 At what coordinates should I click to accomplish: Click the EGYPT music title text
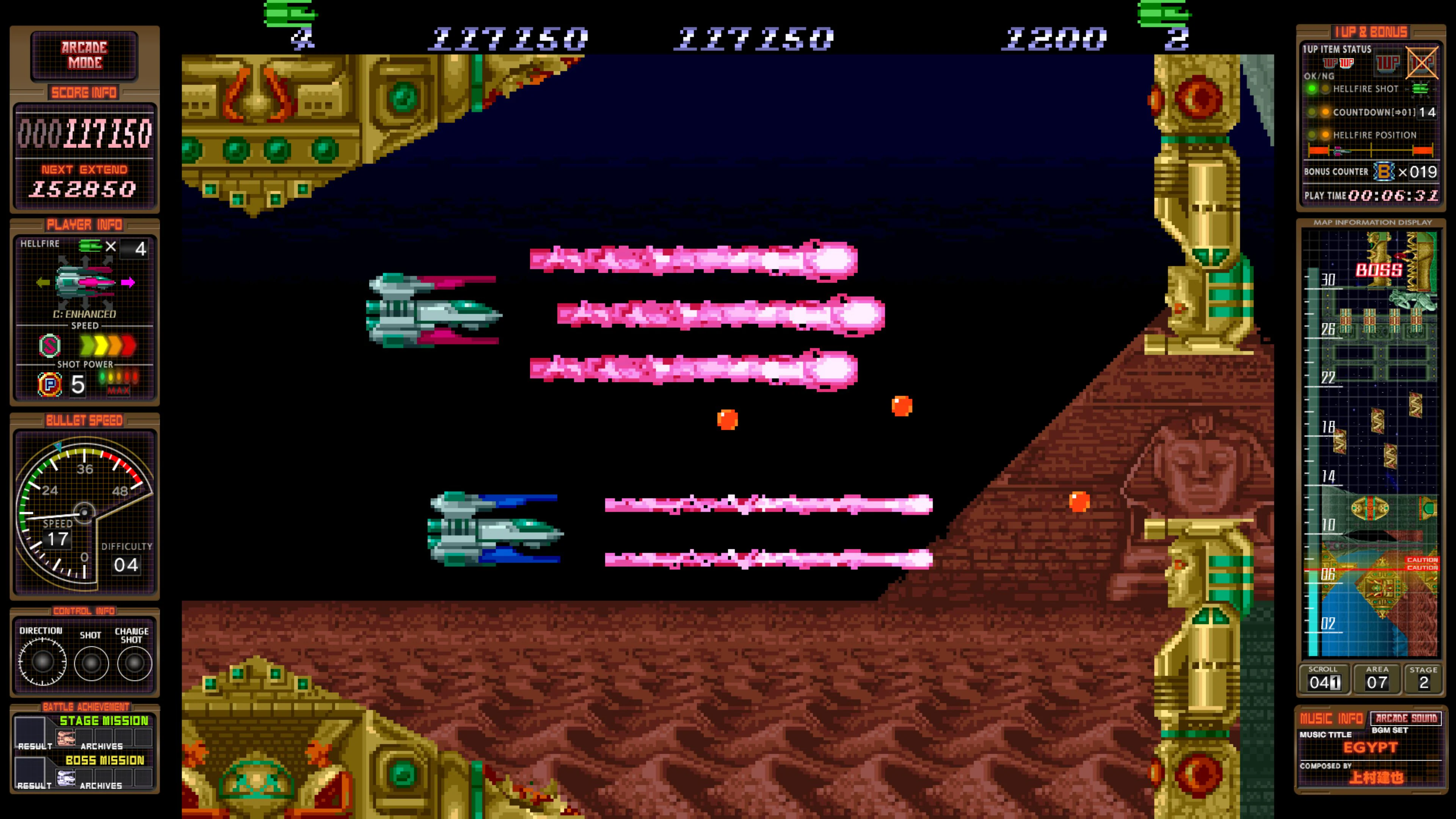click(1372, 747)
